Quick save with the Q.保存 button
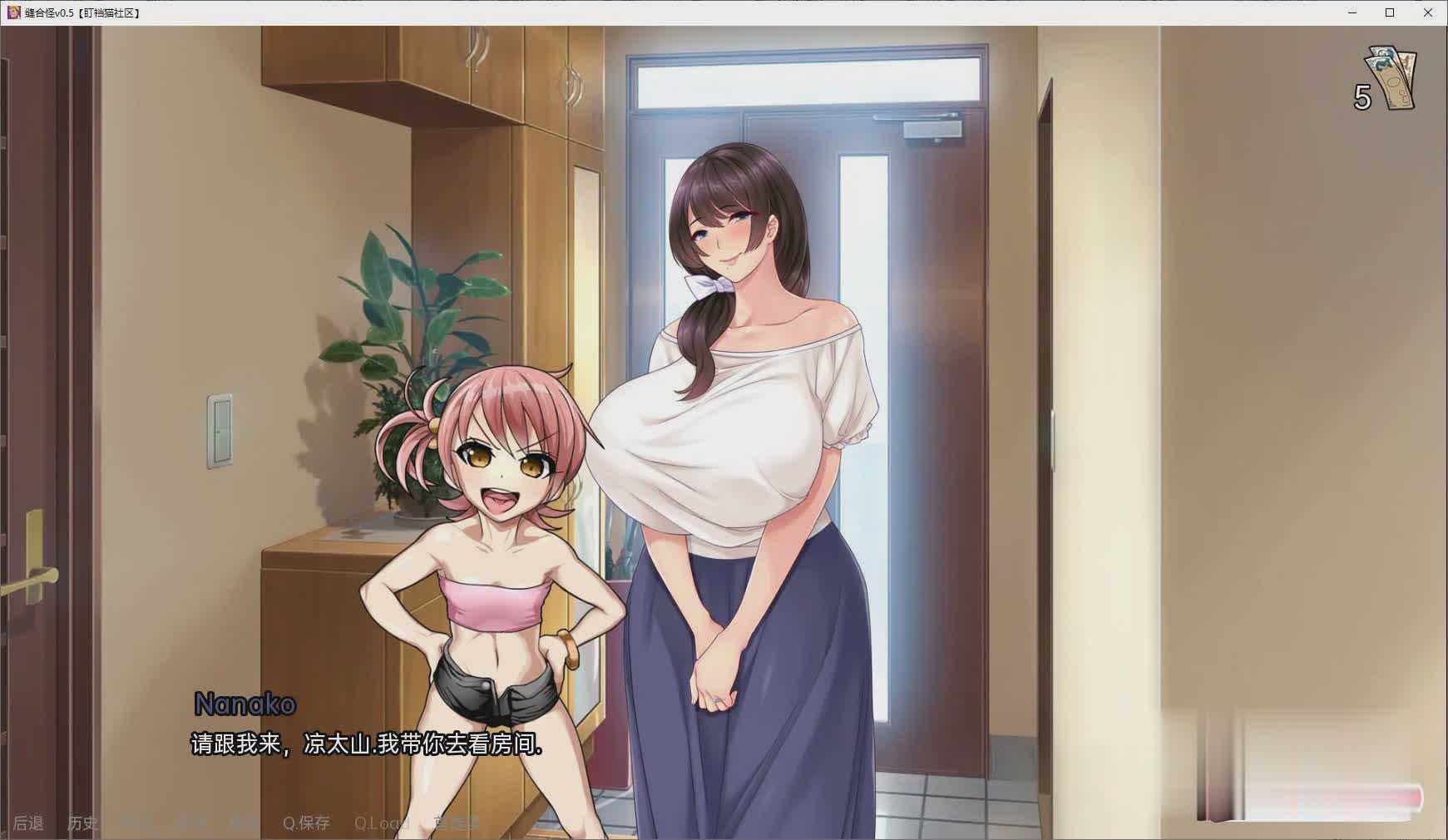The image size is (1448, 840). 306,823
